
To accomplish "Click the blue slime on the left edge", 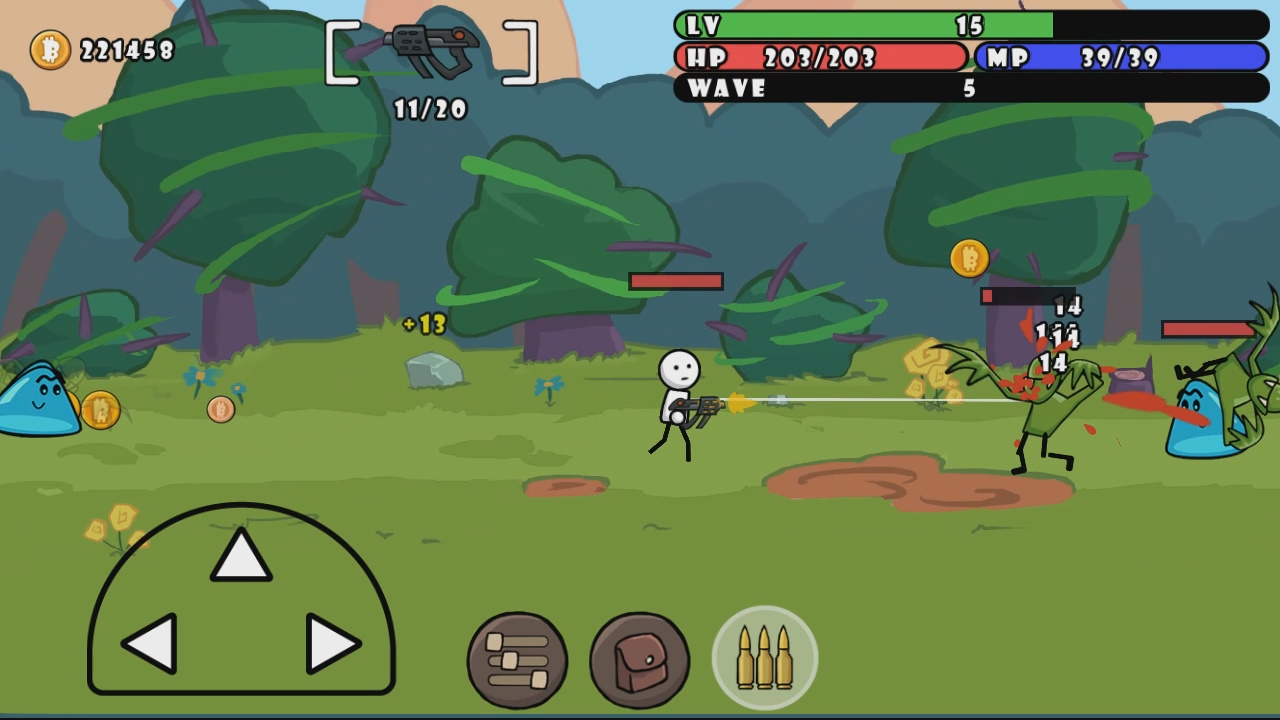I will click(x=38, y=410).
